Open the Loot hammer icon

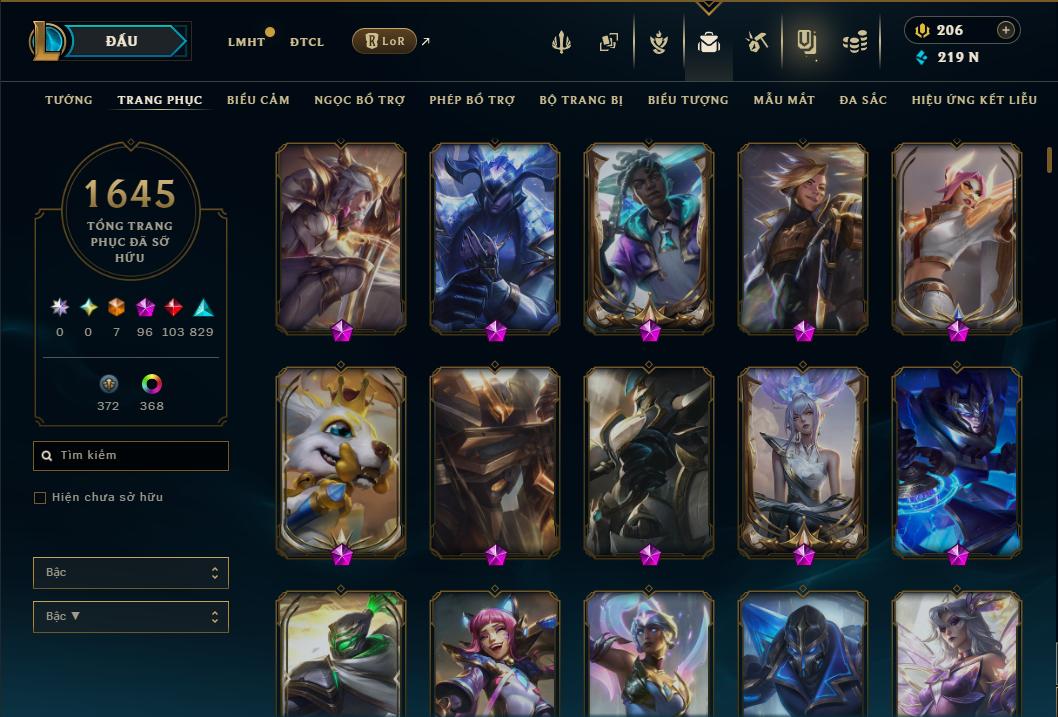coord(756,42)
